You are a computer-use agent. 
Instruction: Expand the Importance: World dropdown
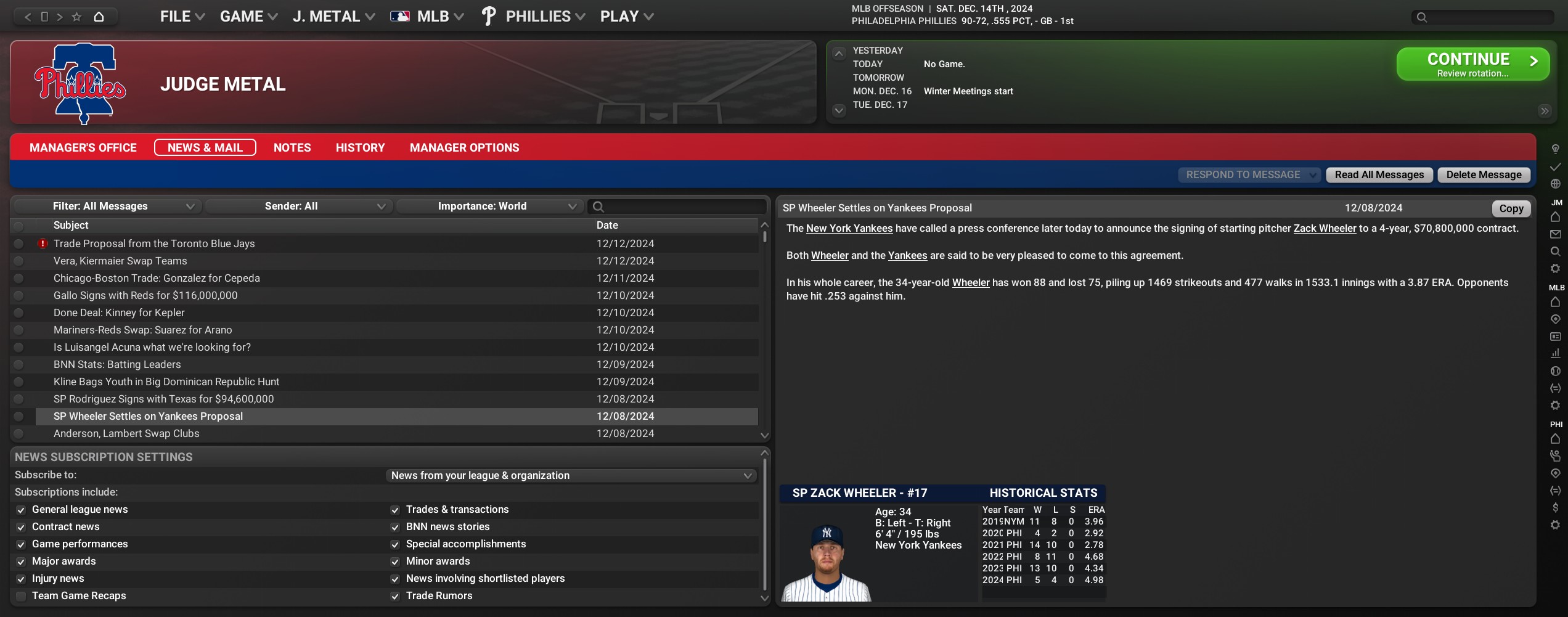coord(488,206)
